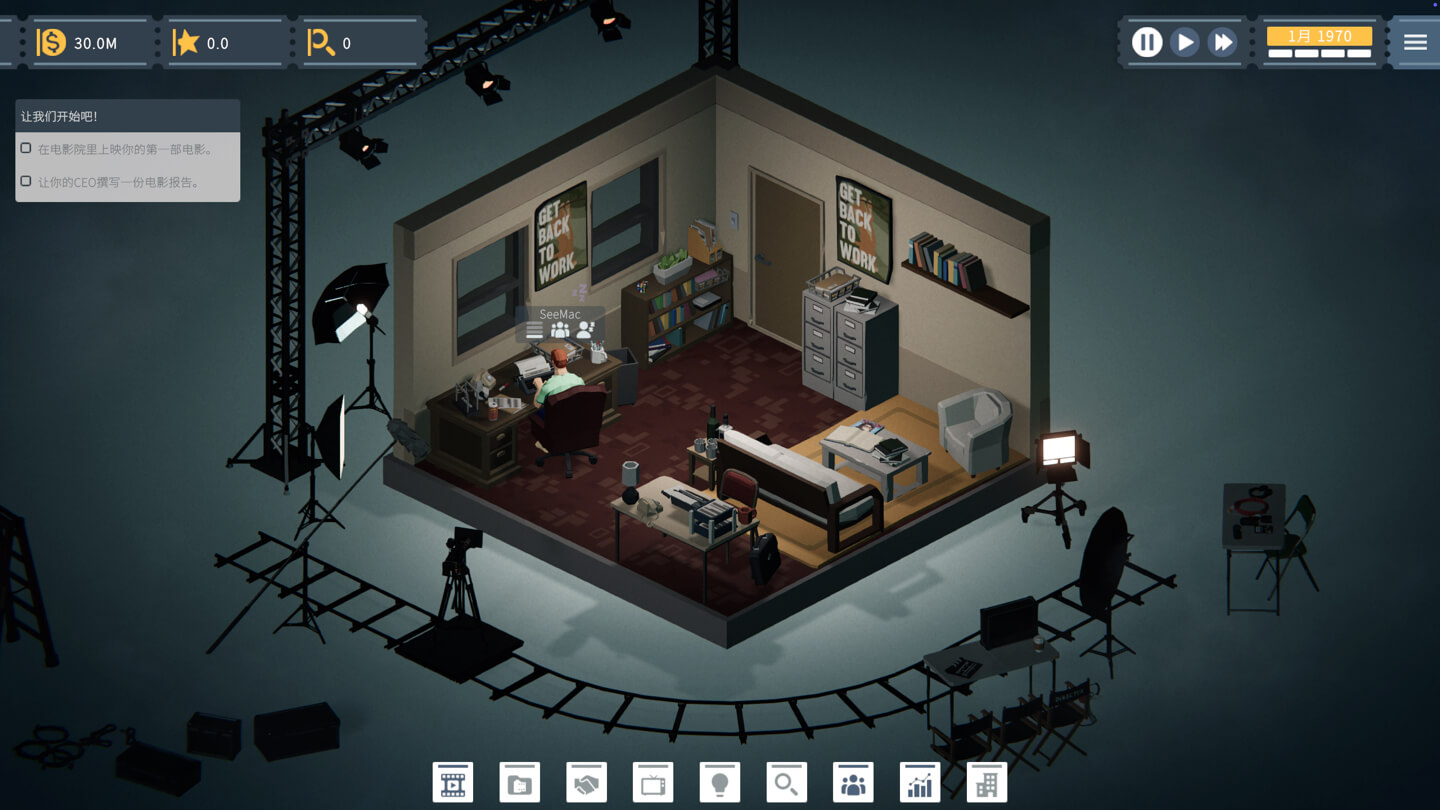Select the sleeping person icon near SeeMac

(584, 330)
